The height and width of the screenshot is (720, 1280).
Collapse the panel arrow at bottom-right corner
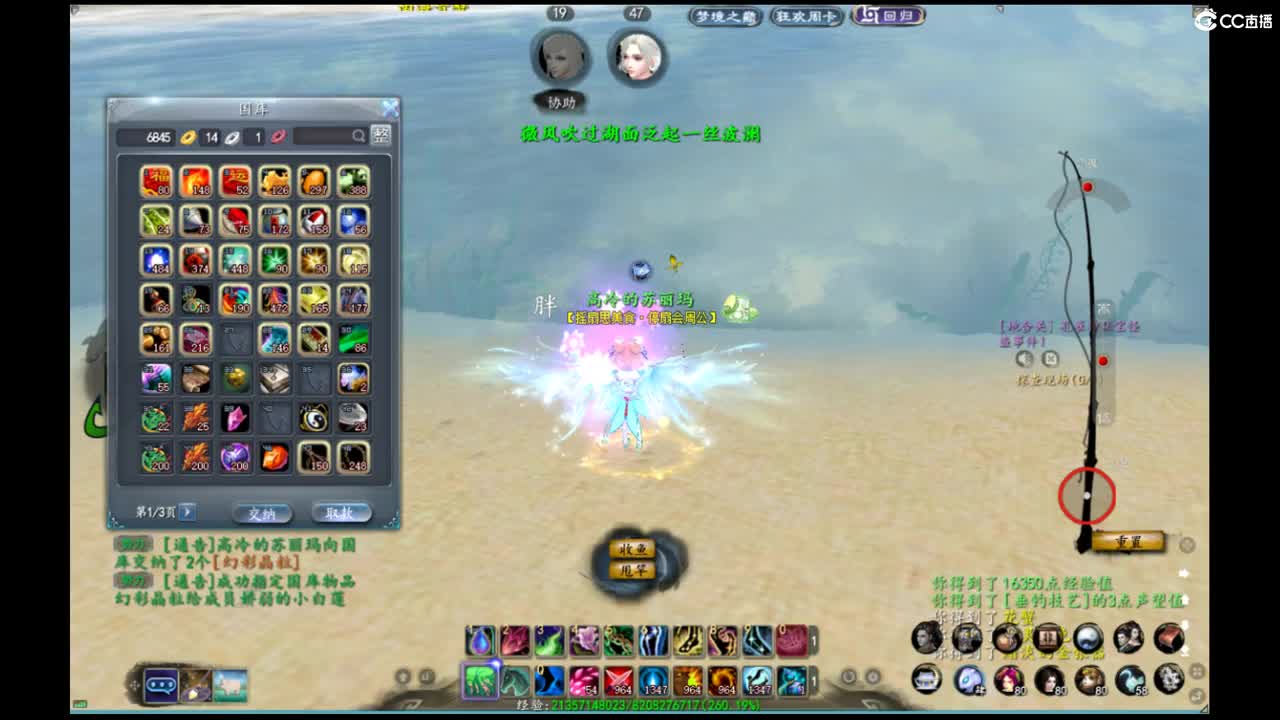tap(1204, 710)
